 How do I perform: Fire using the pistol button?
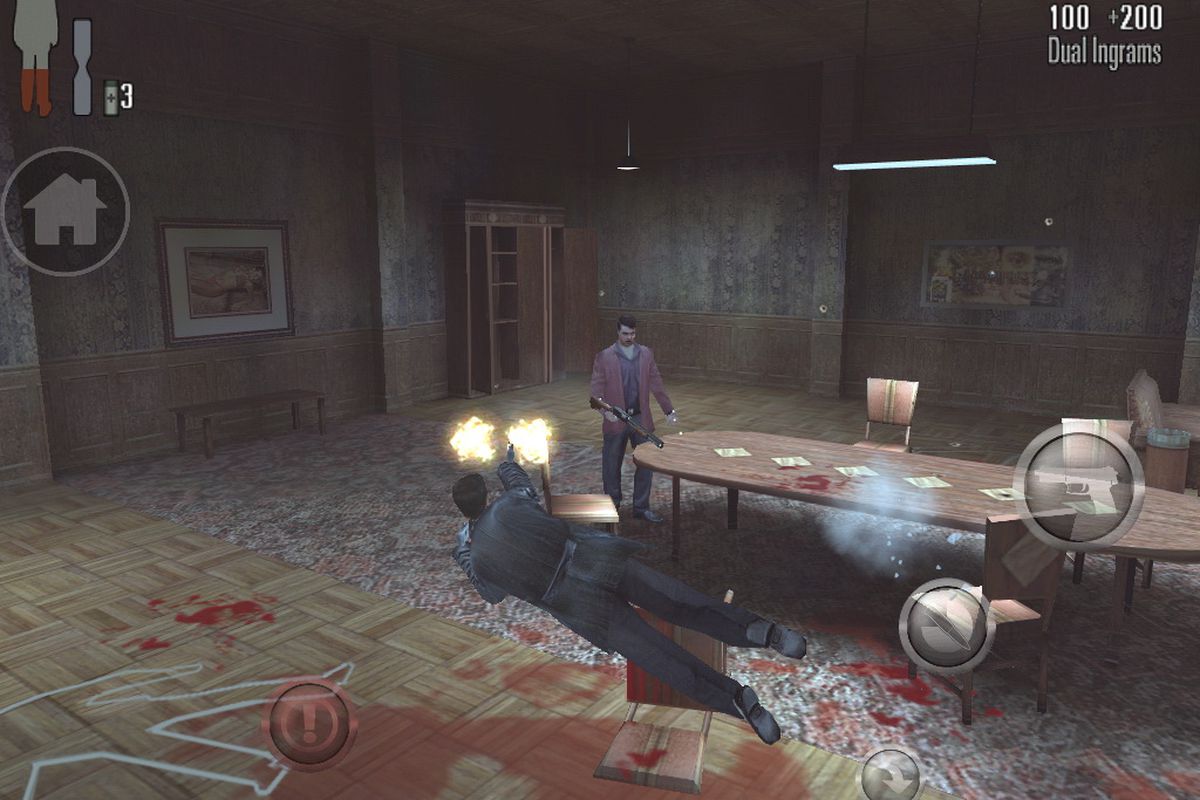coord(1078,488)
